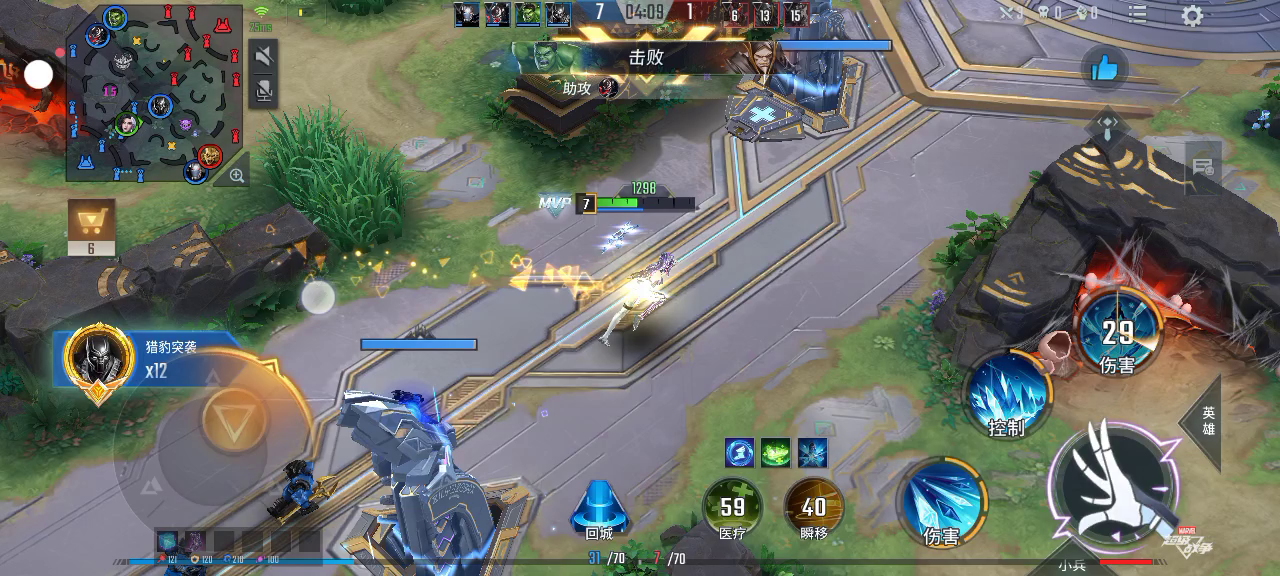Expand the minimap with the magnifier button
1280x576 pixels.
pos(237,176)
